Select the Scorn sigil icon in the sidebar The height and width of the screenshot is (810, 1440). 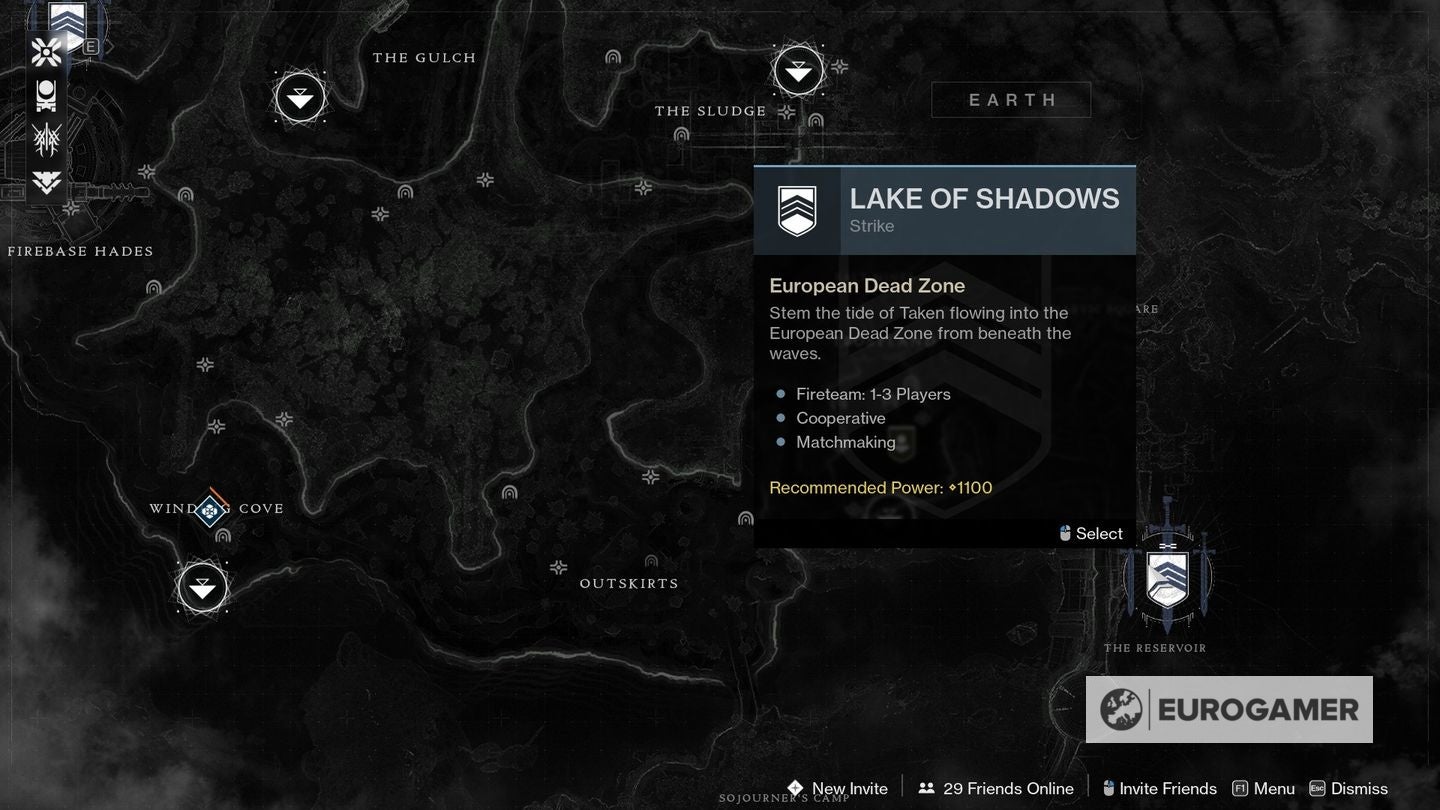(x=46, y=139)
